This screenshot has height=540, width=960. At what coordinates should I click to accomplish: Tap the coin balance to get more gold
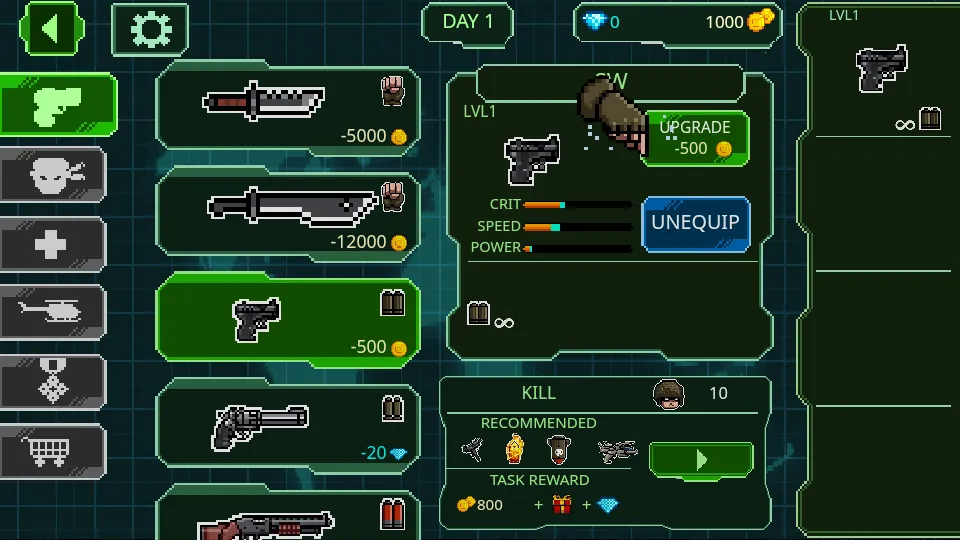click(x=740, y=22)
